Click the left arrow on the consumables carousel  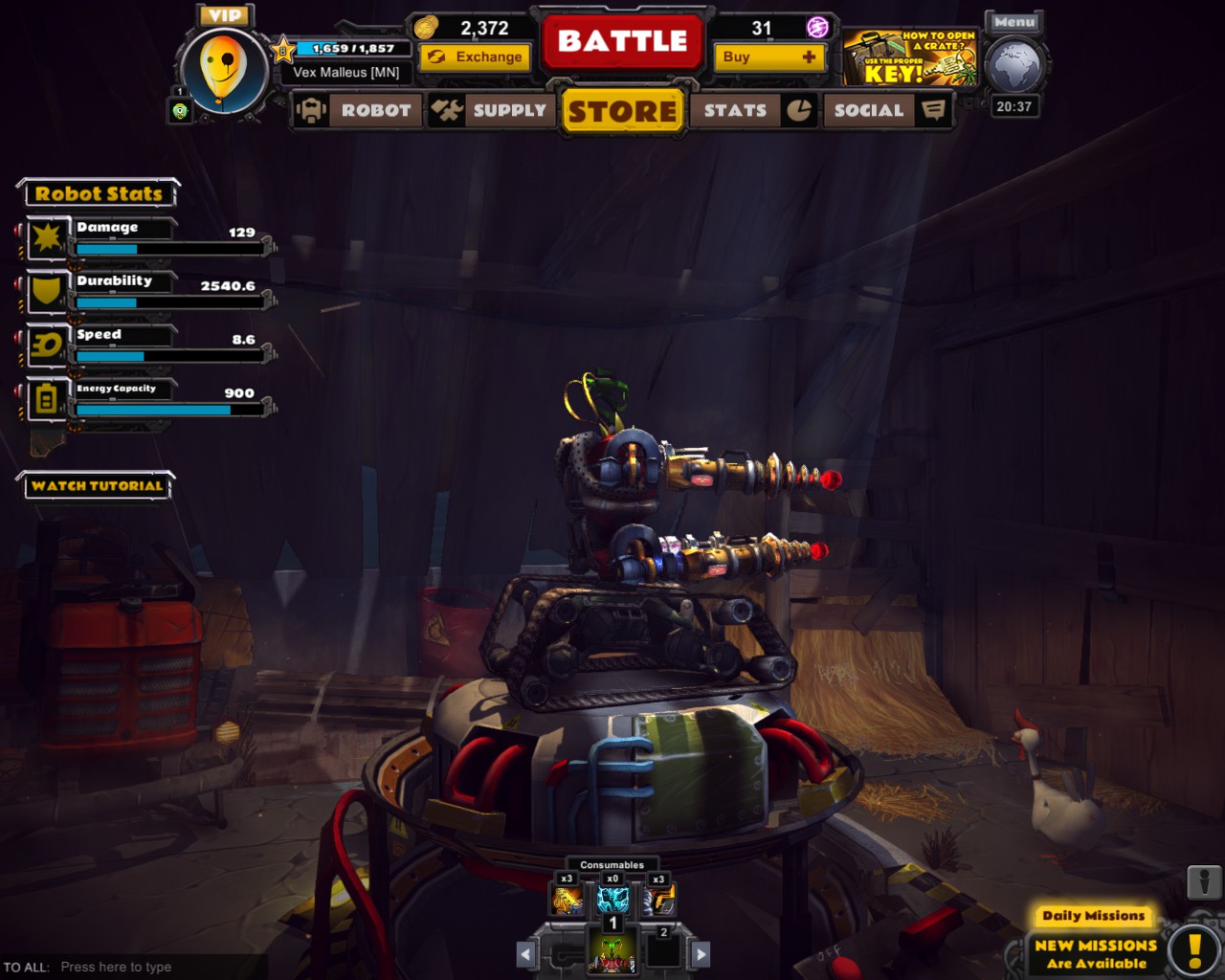coord(525,953)
